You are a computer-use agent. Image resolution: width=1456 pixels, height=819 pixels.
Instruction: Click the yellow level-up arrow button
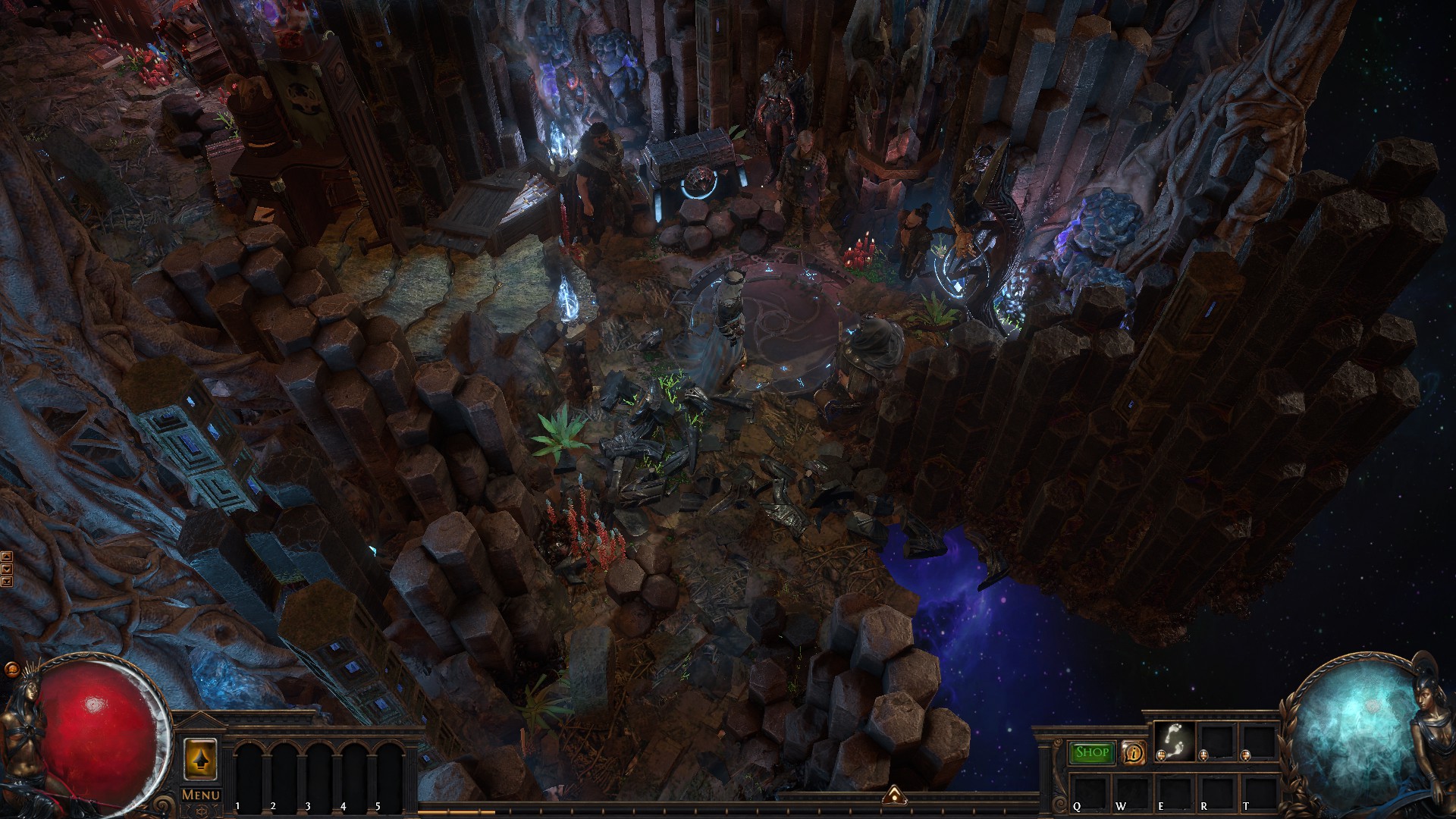click(x=201, y=757)
